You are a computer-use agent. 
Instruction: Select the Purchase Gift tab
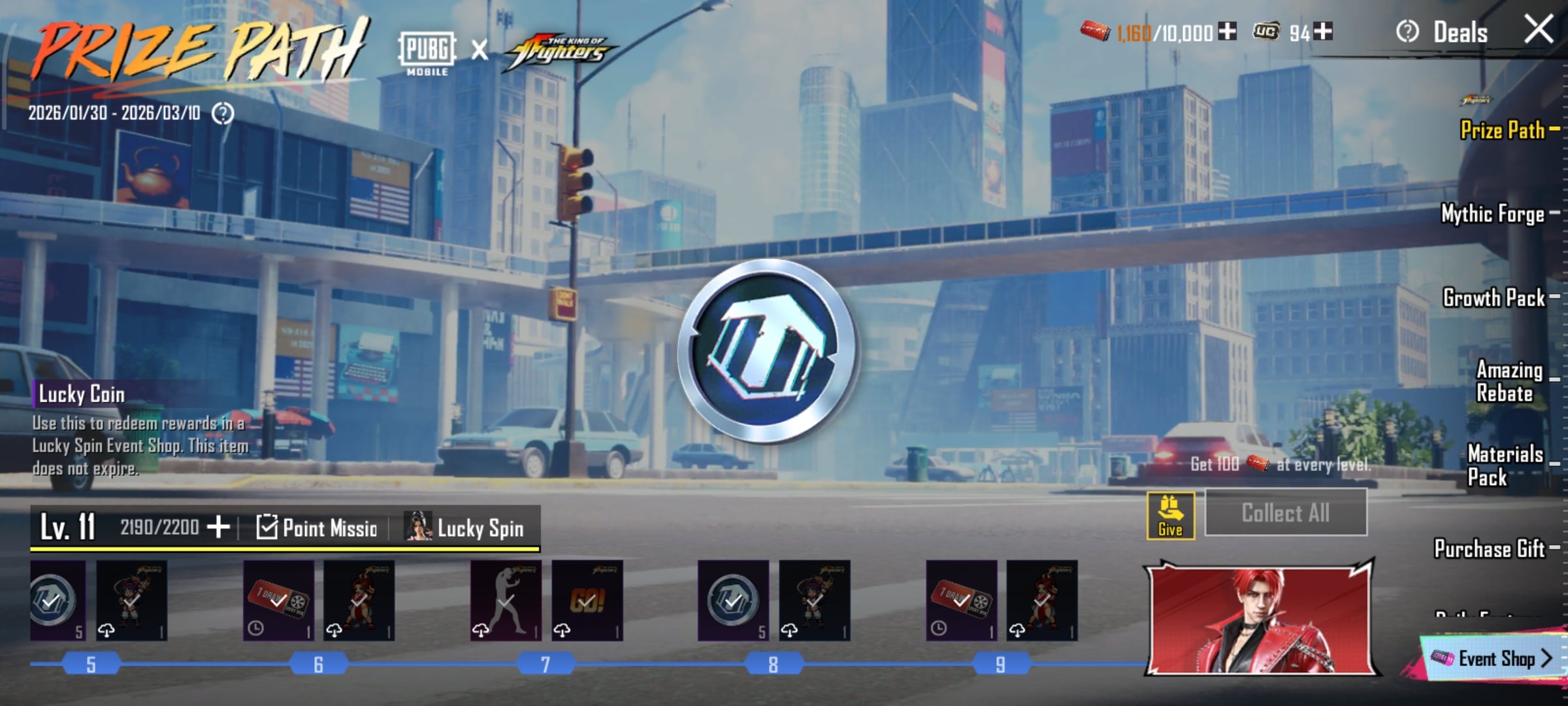coord(1490,548)
